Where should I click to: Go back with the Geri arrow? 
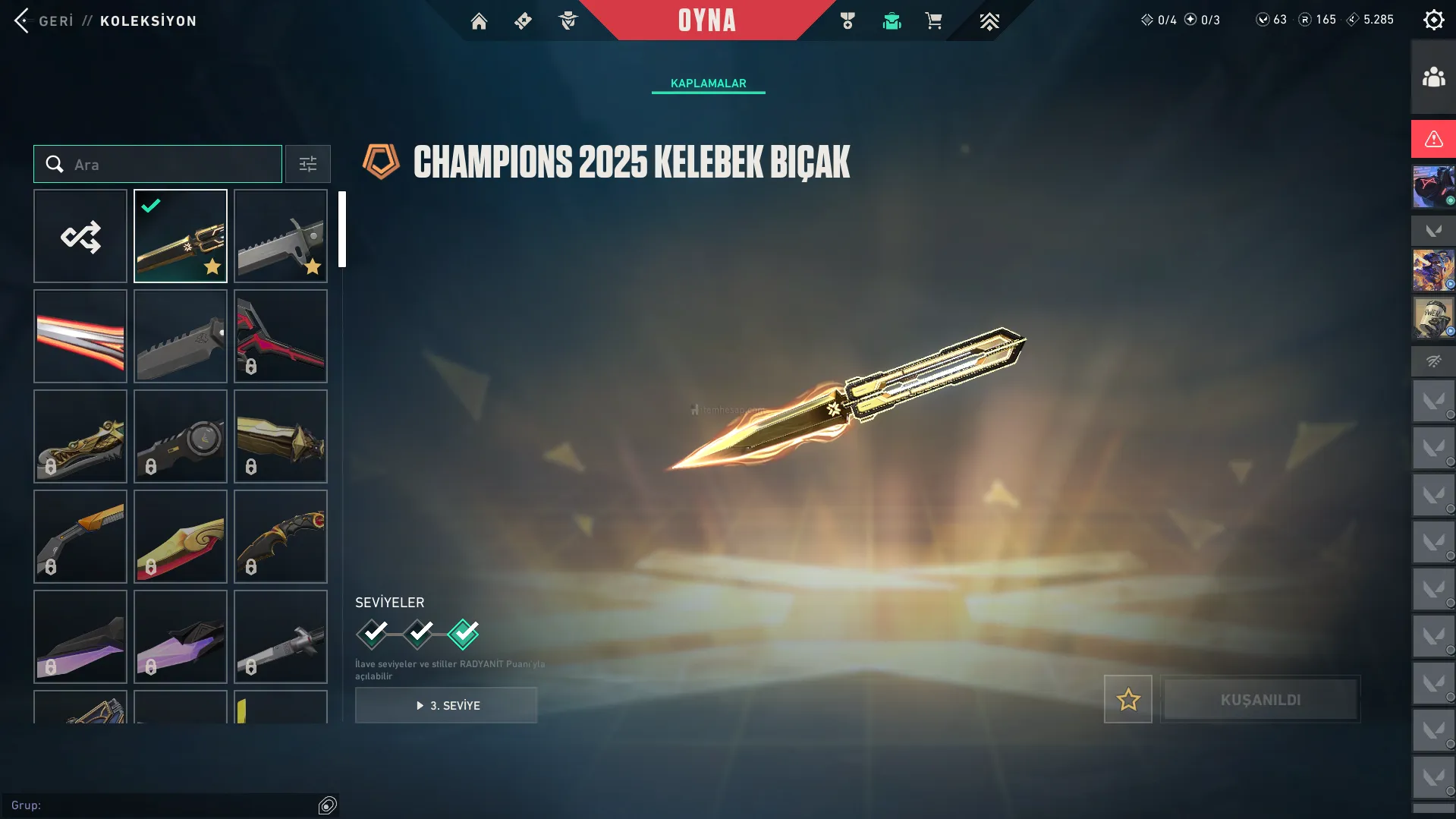(x=23, y=20)
